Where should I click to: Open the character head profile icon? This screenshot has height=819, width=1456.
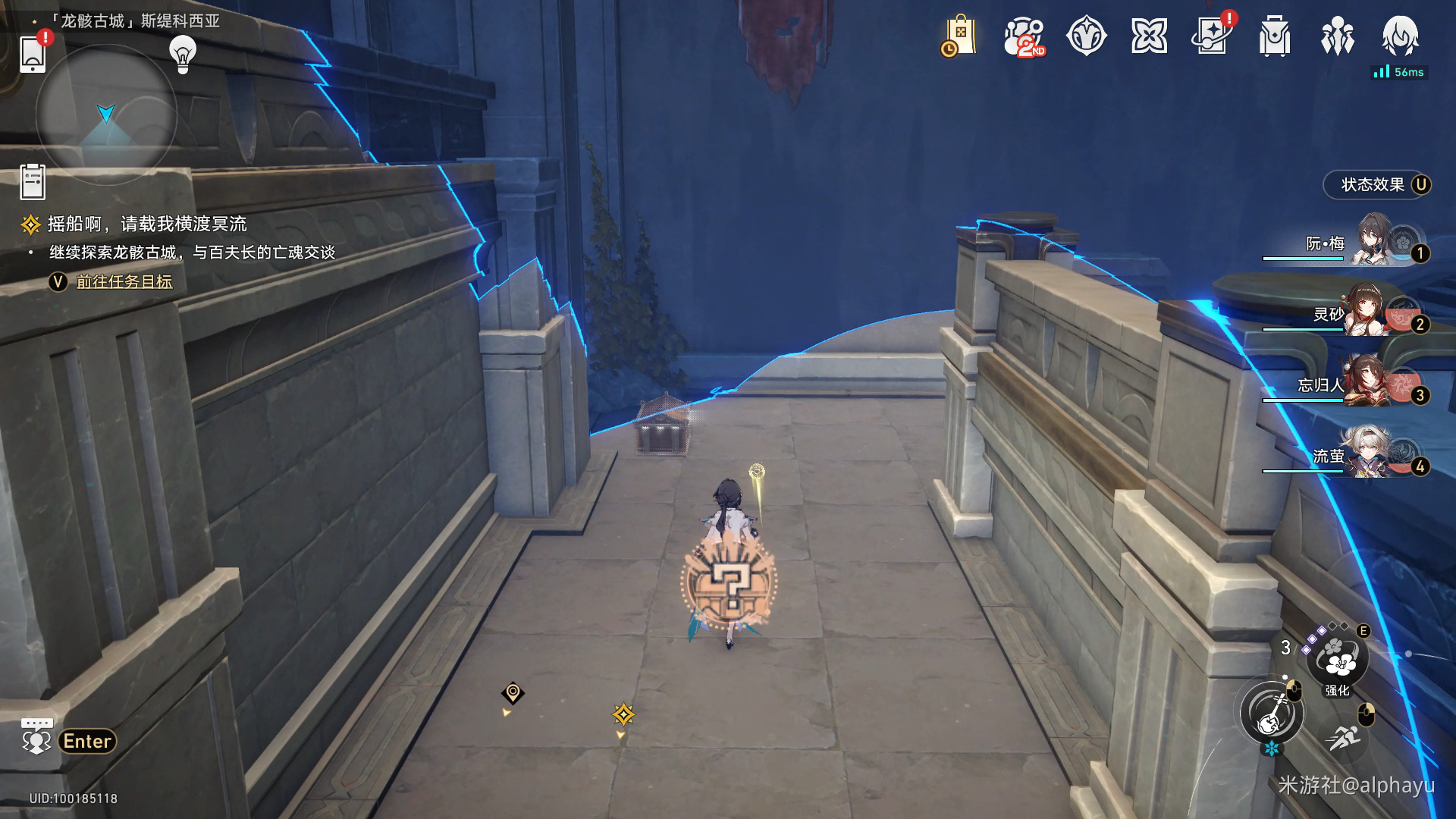pos(1400,36)
